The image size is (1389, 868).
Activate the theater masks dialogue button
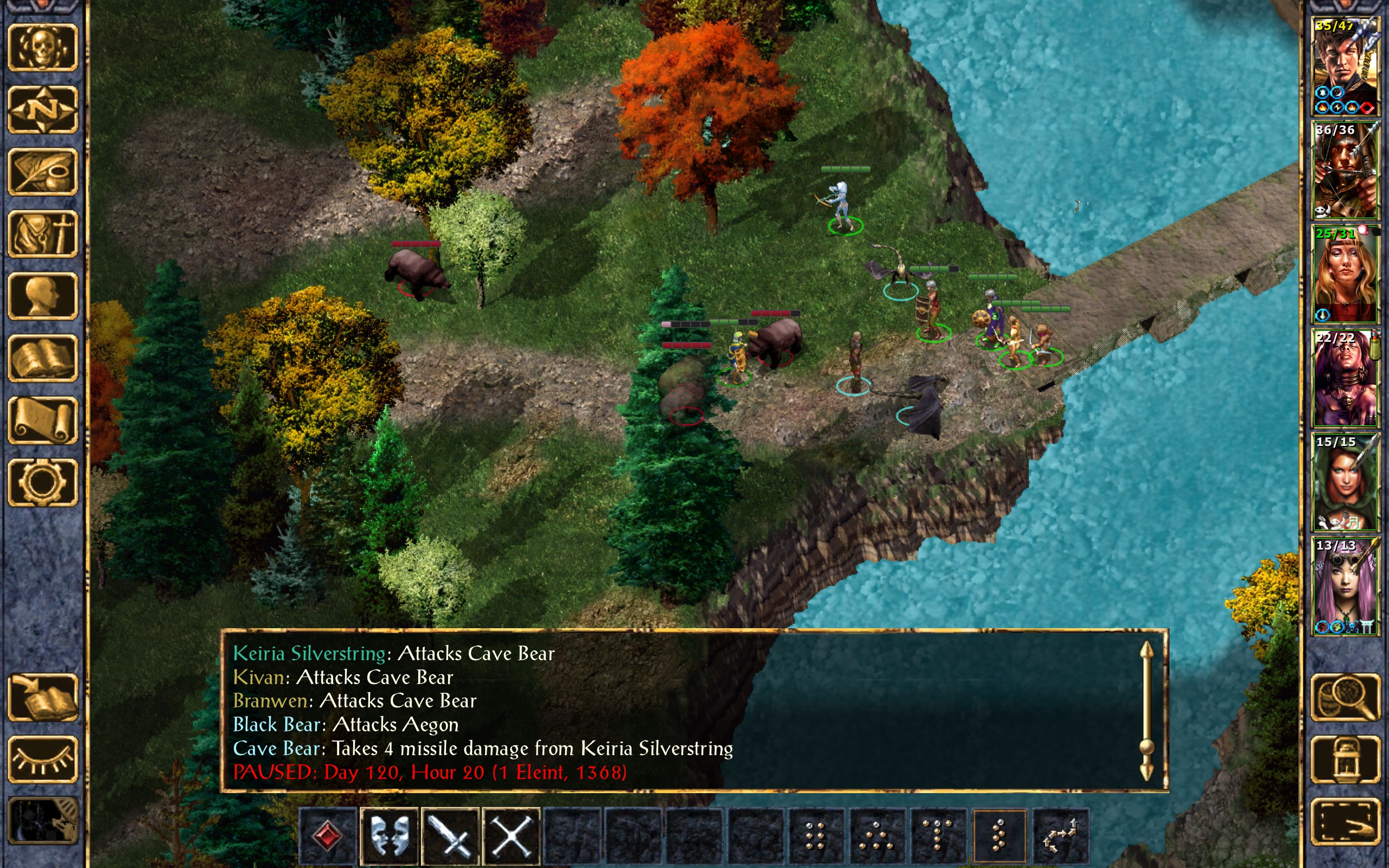tap(389, 835)
